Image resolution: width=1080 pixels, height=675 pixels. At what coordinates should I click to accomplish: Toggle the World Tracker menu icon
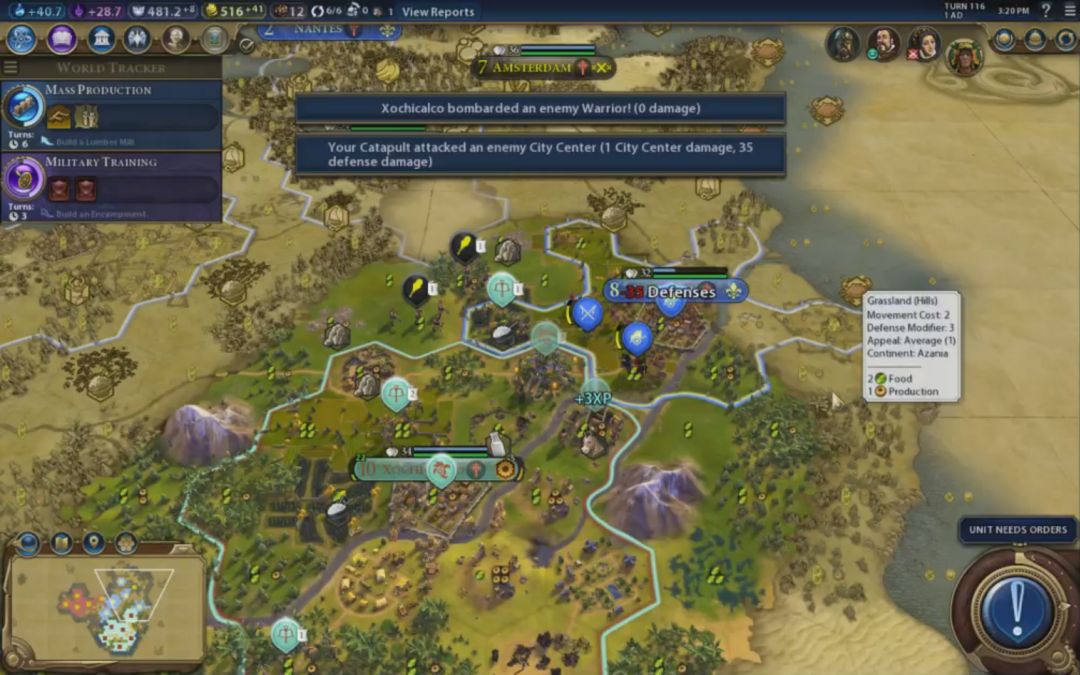tap(11, 68)
